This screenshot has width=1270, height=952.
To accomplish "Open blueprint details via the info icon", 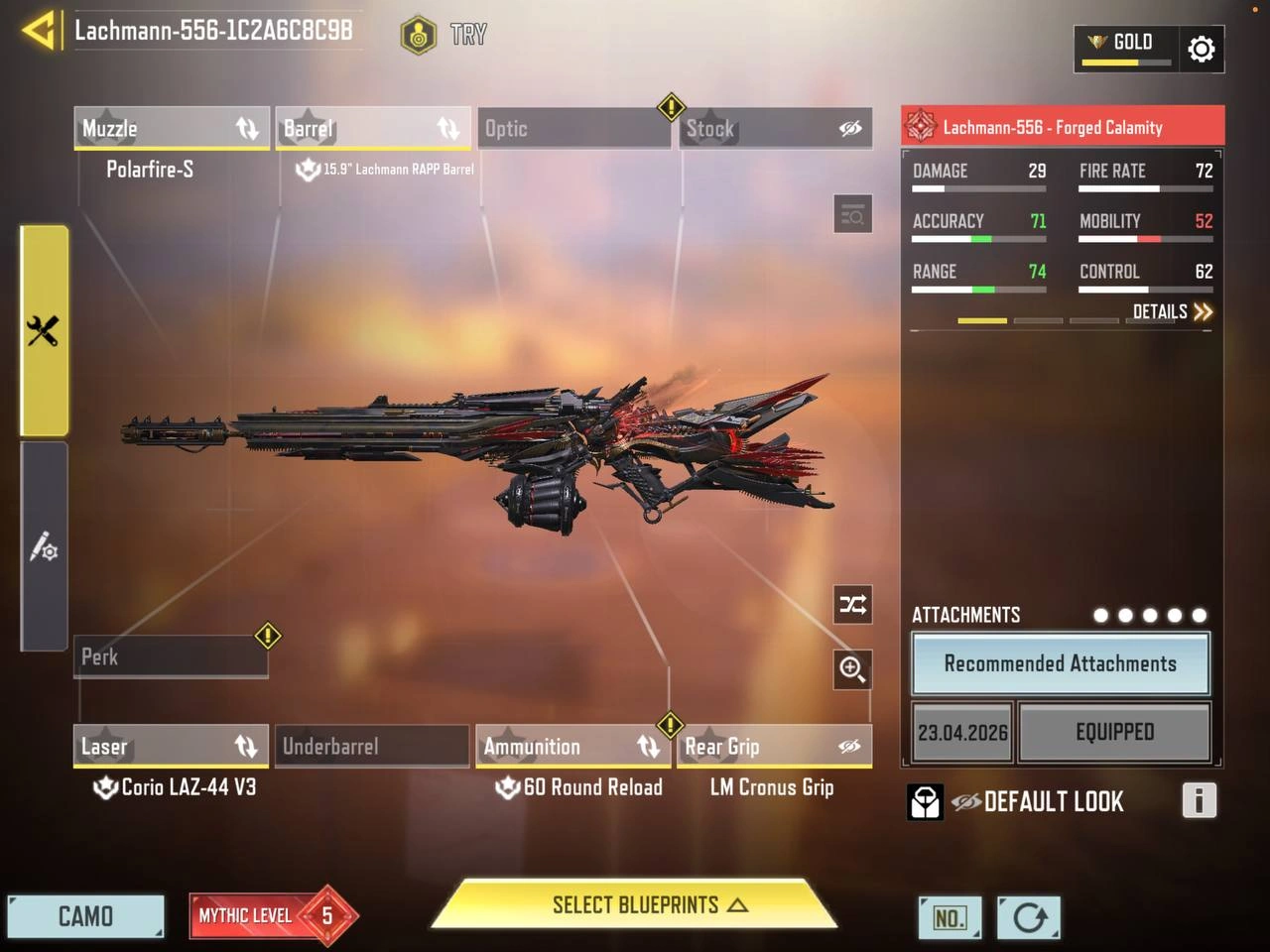I will click(1200, 801).
